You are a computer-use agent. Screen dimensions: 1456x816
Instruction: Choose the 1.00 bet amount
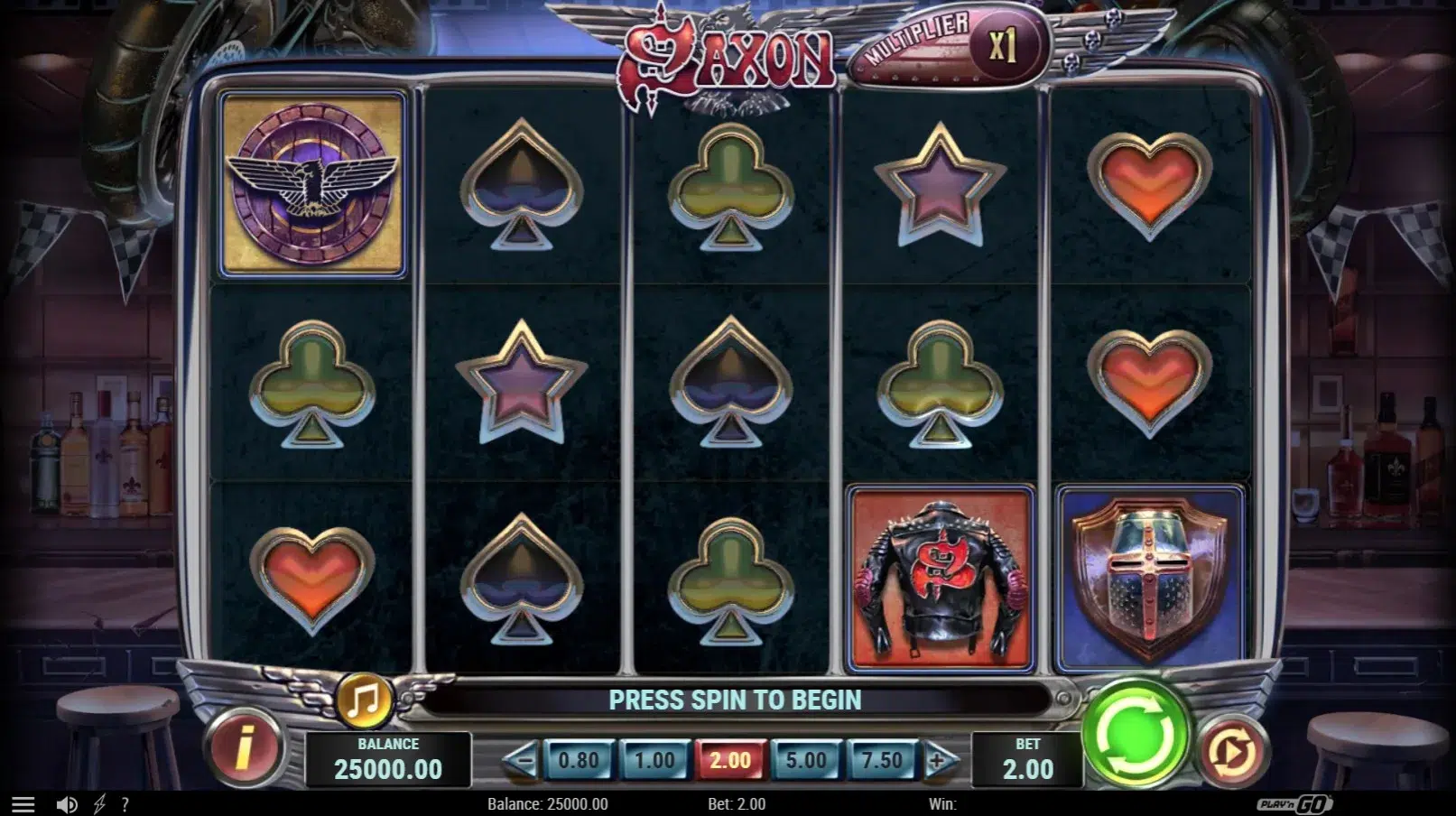[x=654, y=761]
